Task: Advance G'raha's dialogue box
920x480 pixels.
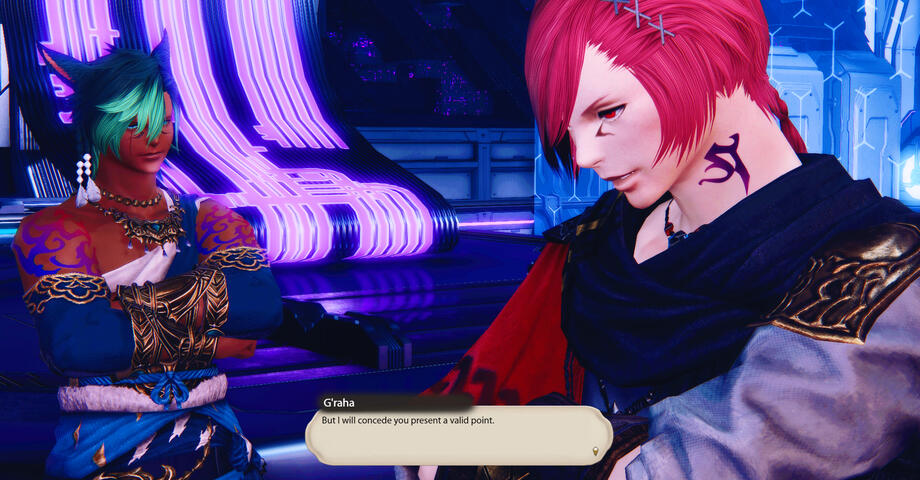Action: tap(458, 434)
